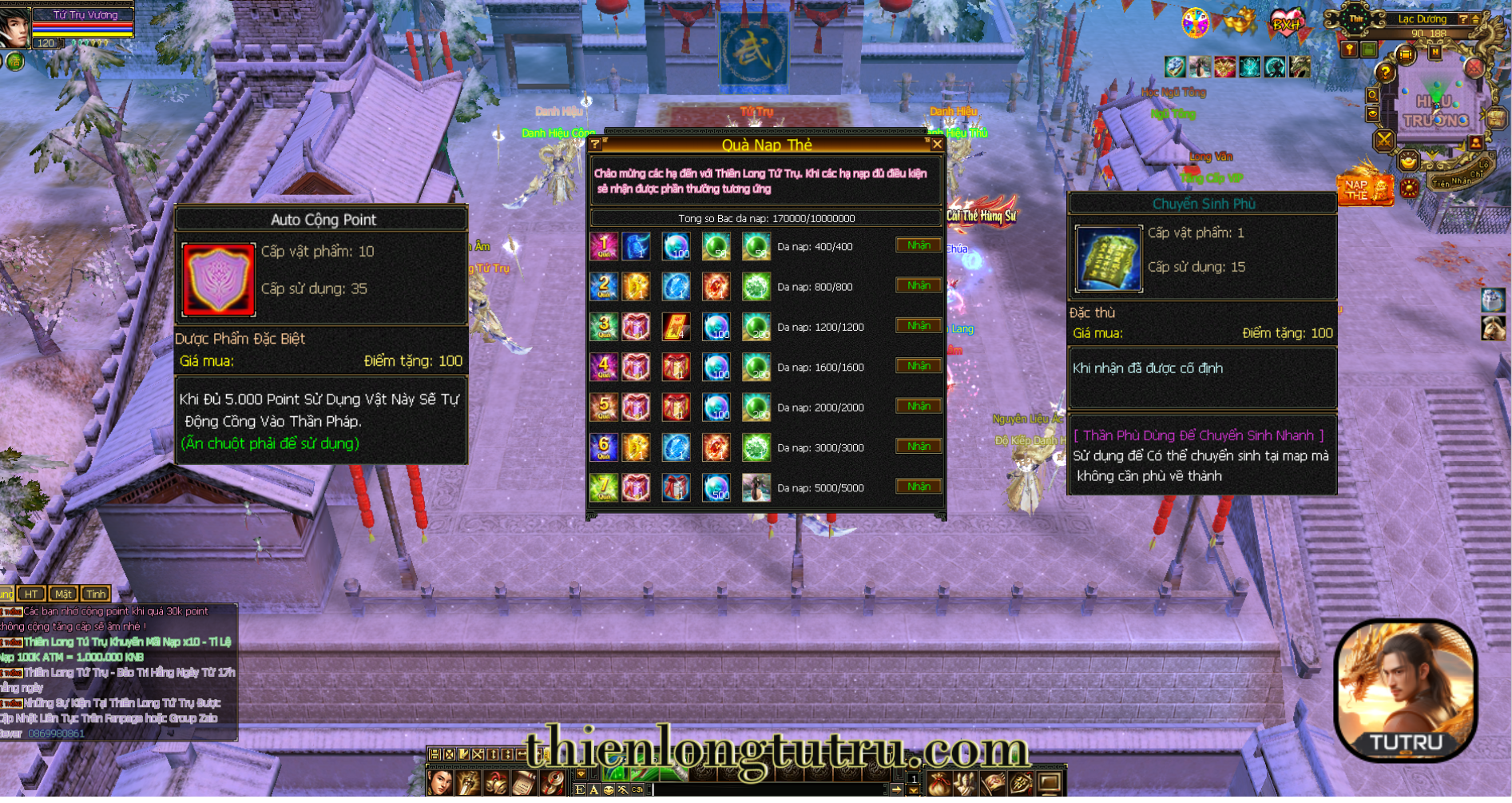Open the character portrait menu button

tap(440, 783)
